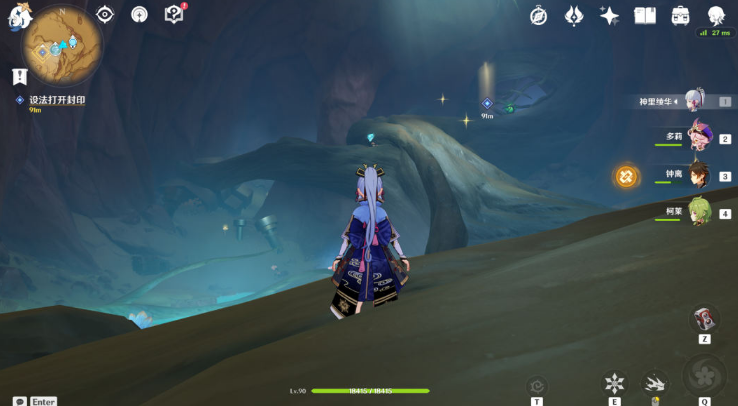The height and width of the screenshot is (406, 738).
Task: Switch to party member 钟离
Action: tap(699, 175)
